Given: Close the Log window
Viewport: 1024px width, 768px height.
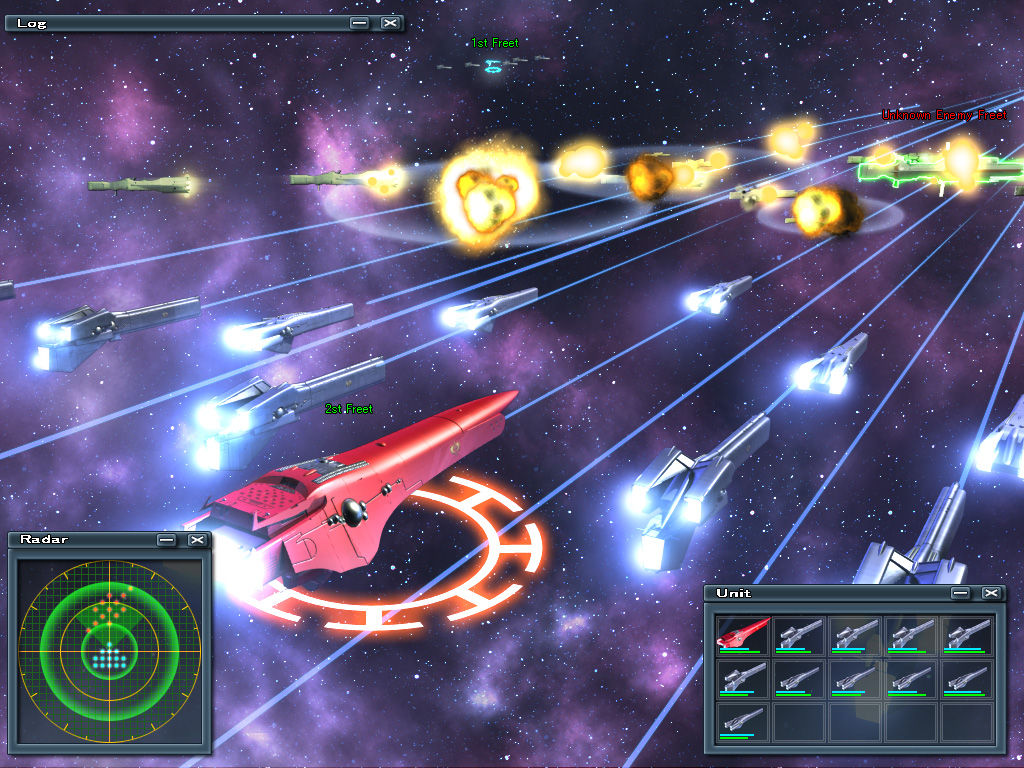Looking at the screenshot, I should click(x=390, y=22).
